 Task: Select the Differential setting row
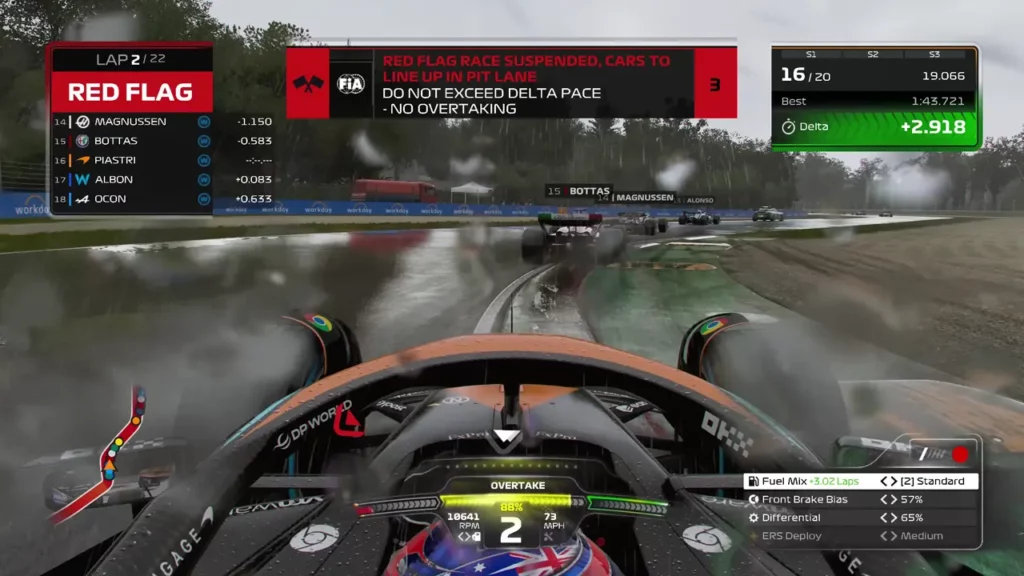click(860, 518)
